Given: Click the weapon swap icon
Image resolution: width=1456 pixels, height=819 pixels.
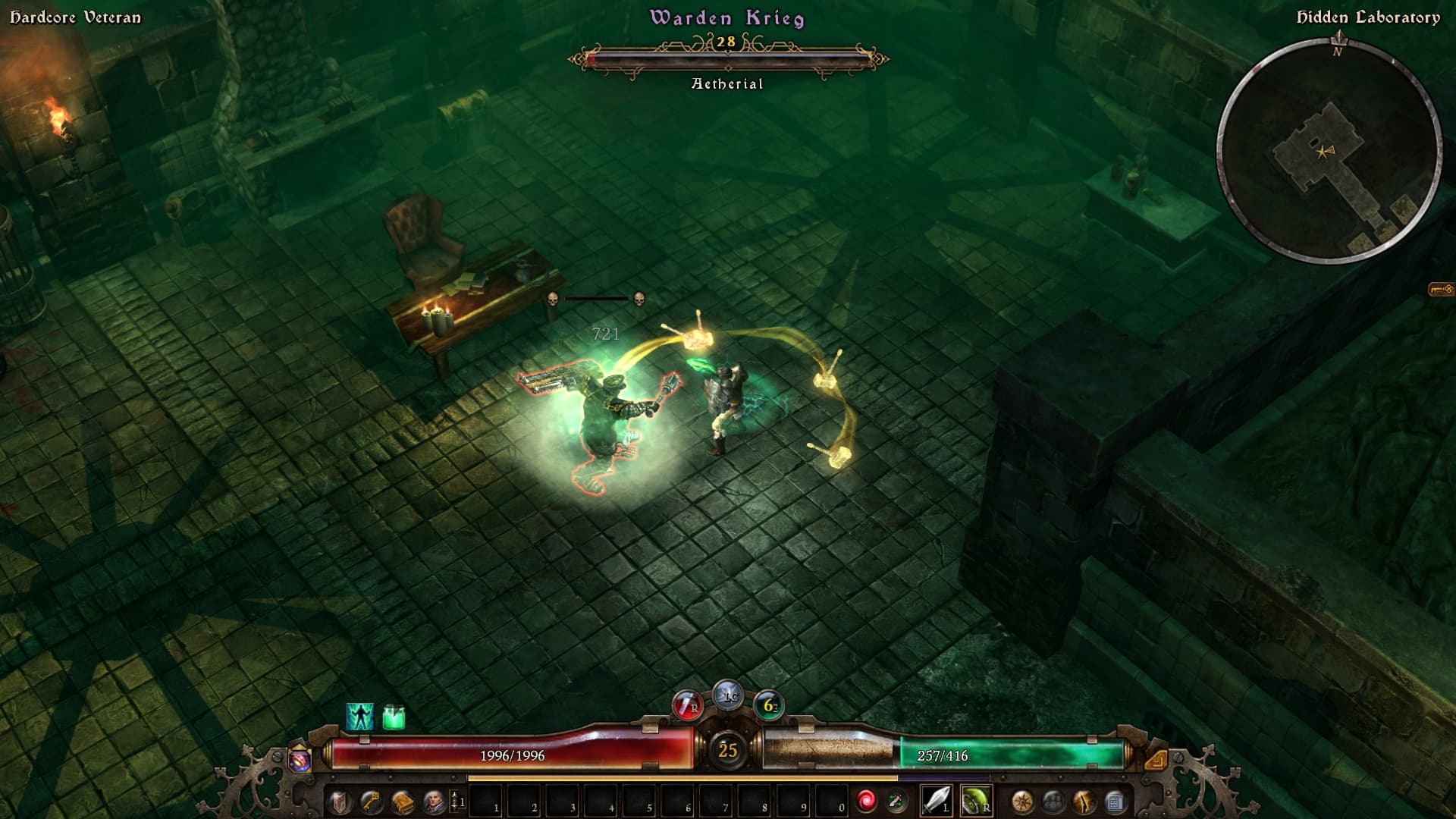Looking at the screenshot, I should coord(896,801).
